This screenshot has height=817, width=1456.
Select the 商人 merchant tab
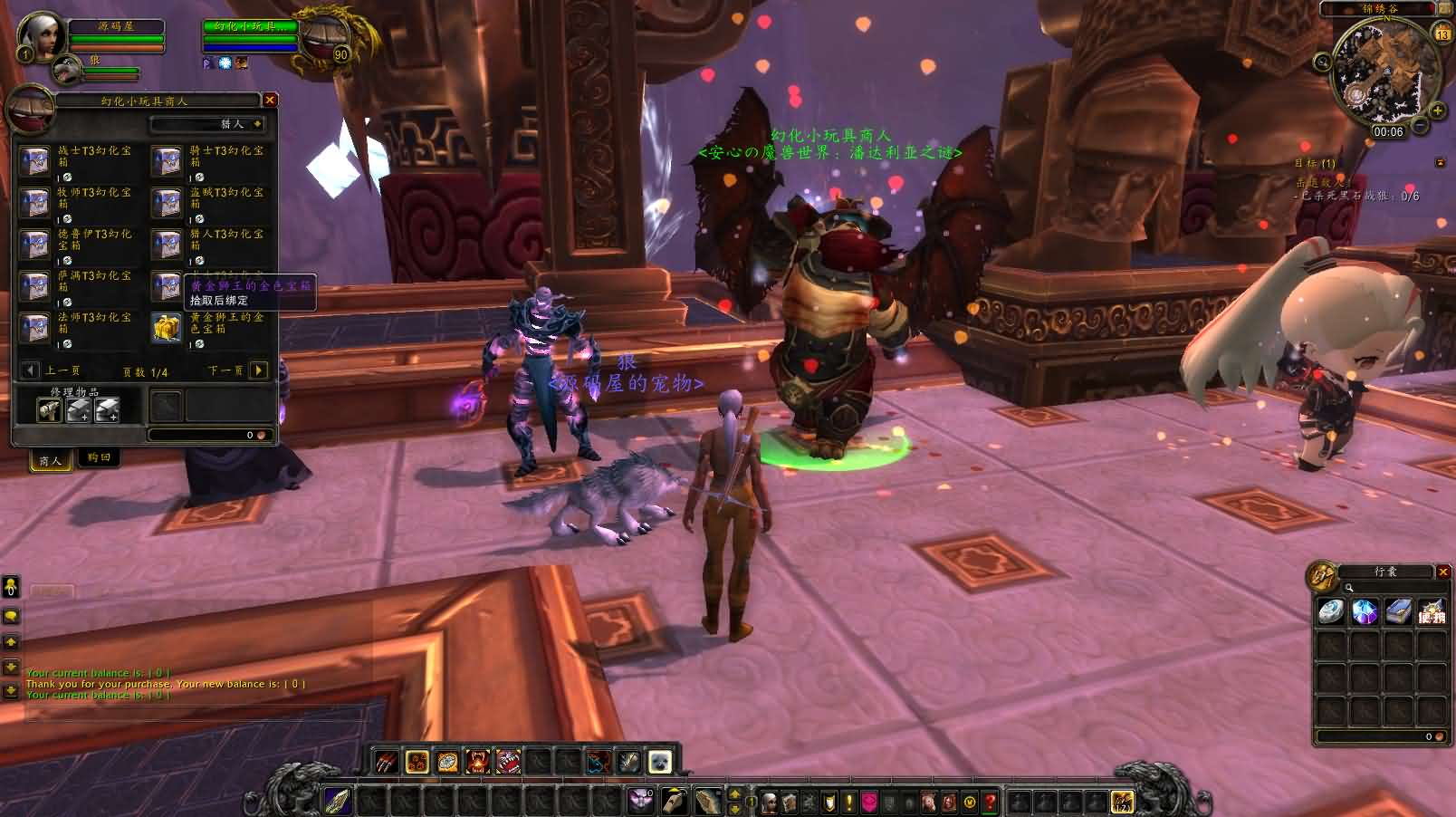51,460
